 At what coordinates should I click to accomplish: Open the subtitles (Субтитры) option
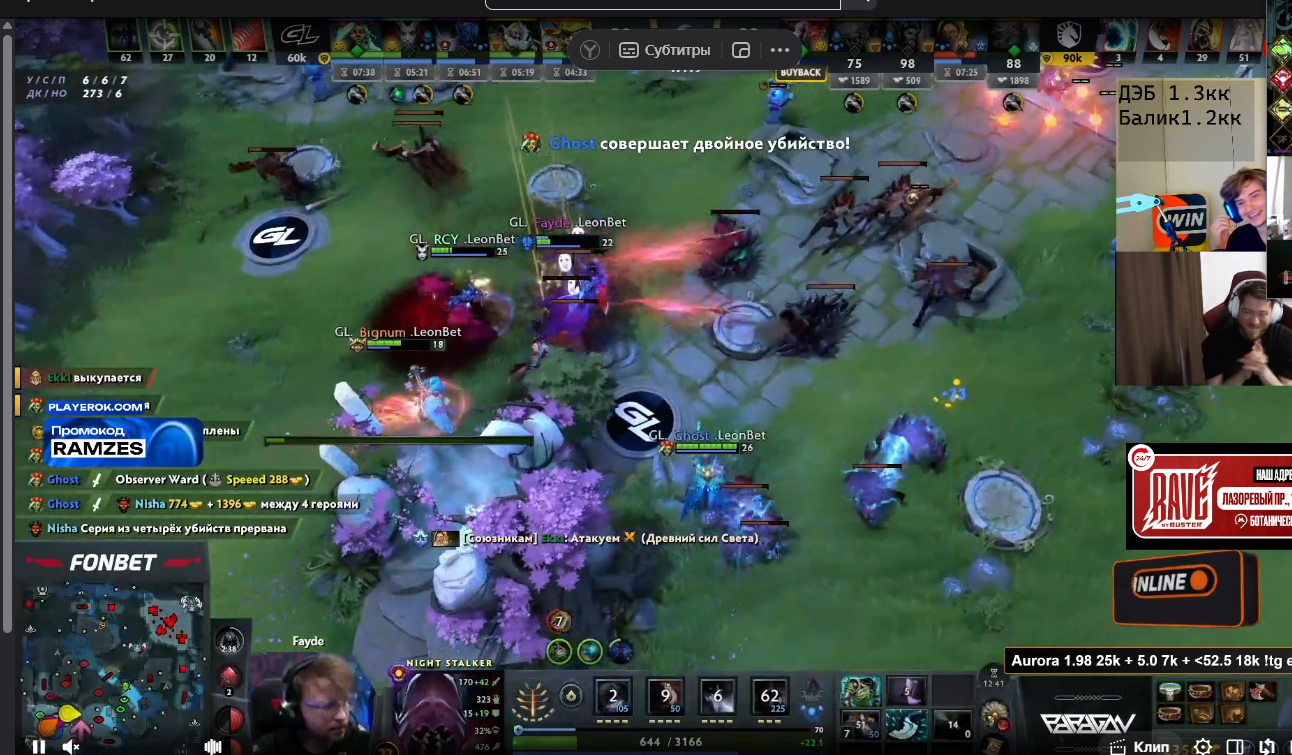tap(666, 50)
